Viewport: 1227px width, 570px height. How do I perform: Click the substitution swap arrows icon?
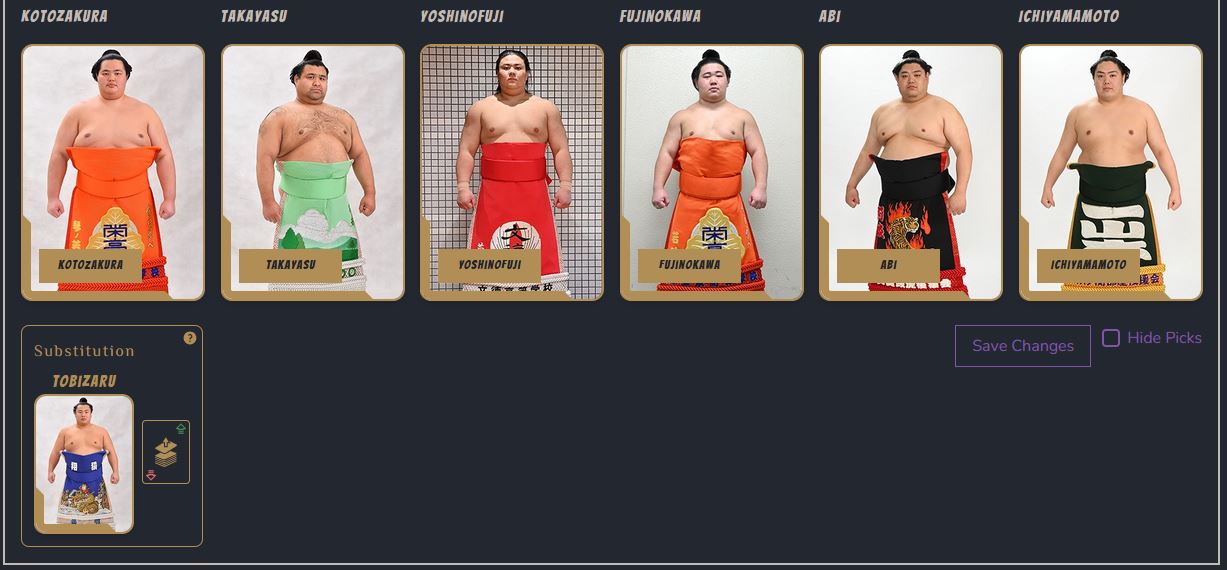[x=166, y=452]
